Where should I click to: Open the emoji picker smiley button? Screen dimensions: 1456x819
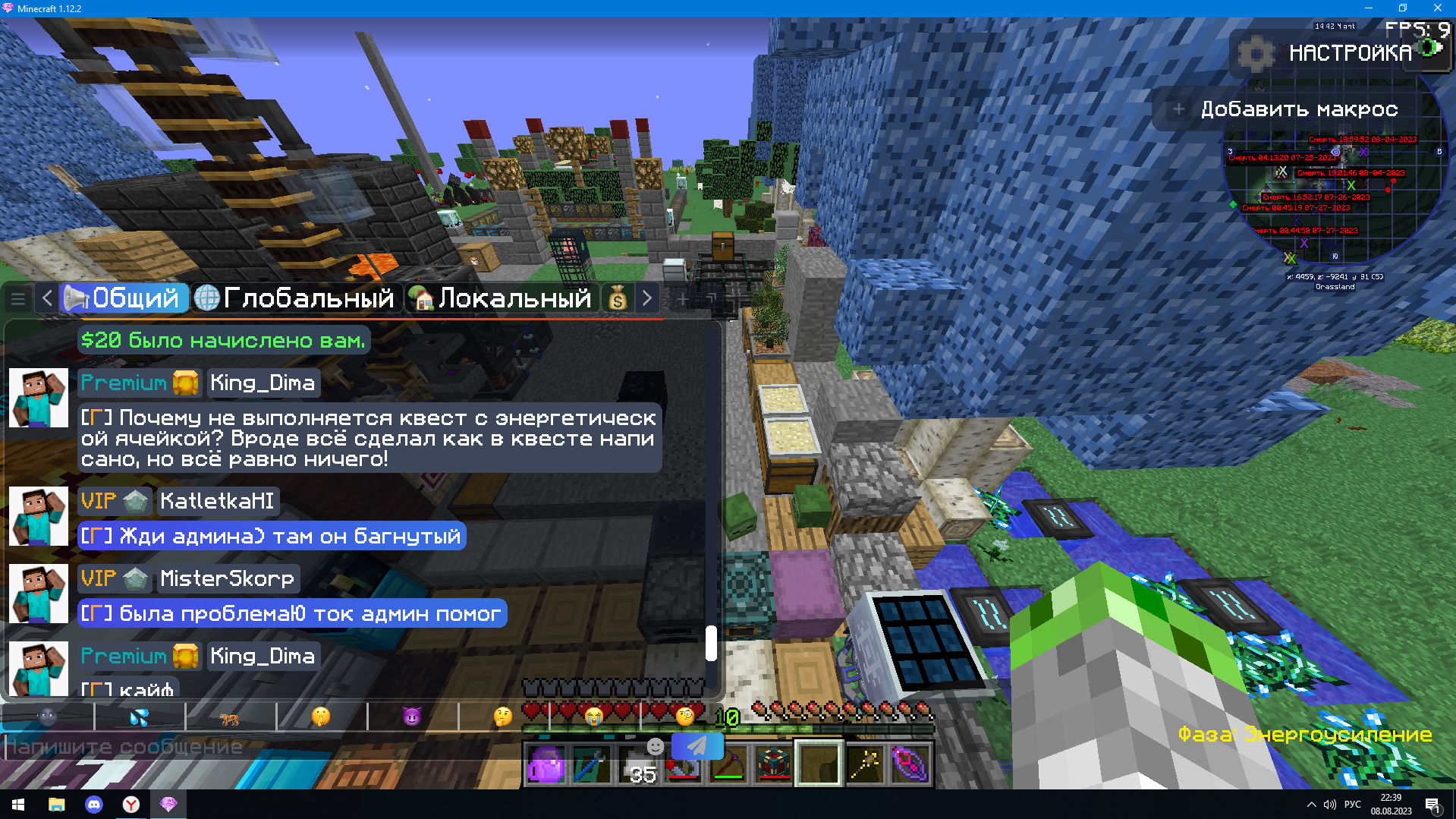pos(655,746)
